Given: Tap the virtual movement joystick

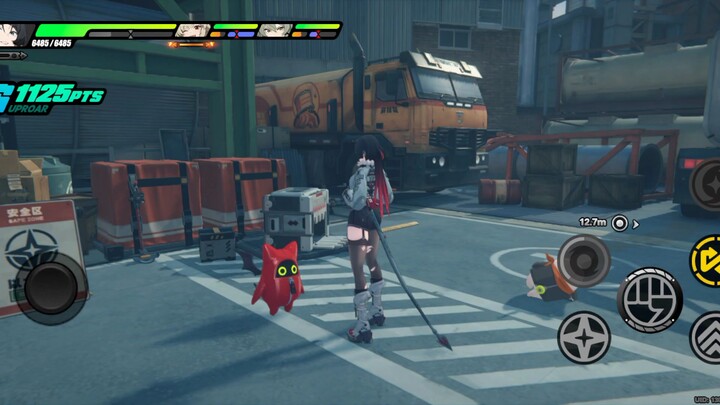Looking at the screenshot, I should click(x=50, y=289).
